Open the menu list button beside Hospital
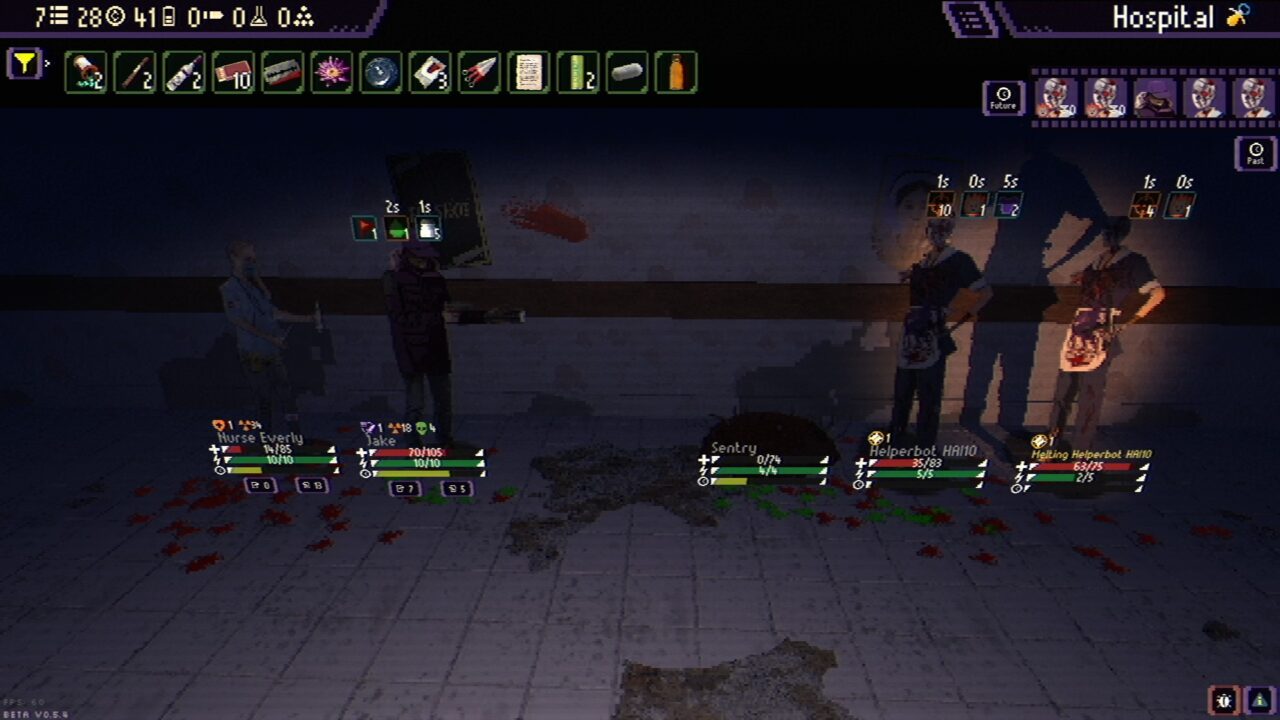This screenshot has width=1280, height=720. (968, 18)
